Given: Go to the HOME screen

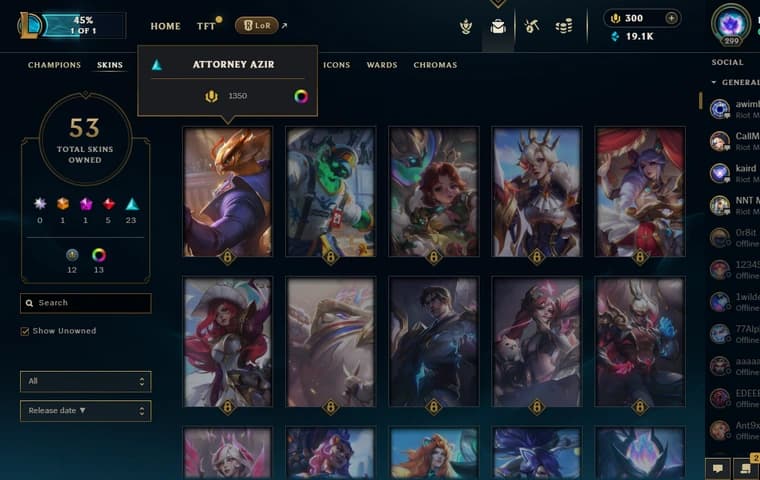Looking at the screenshot, I should (x=165, y=26).
